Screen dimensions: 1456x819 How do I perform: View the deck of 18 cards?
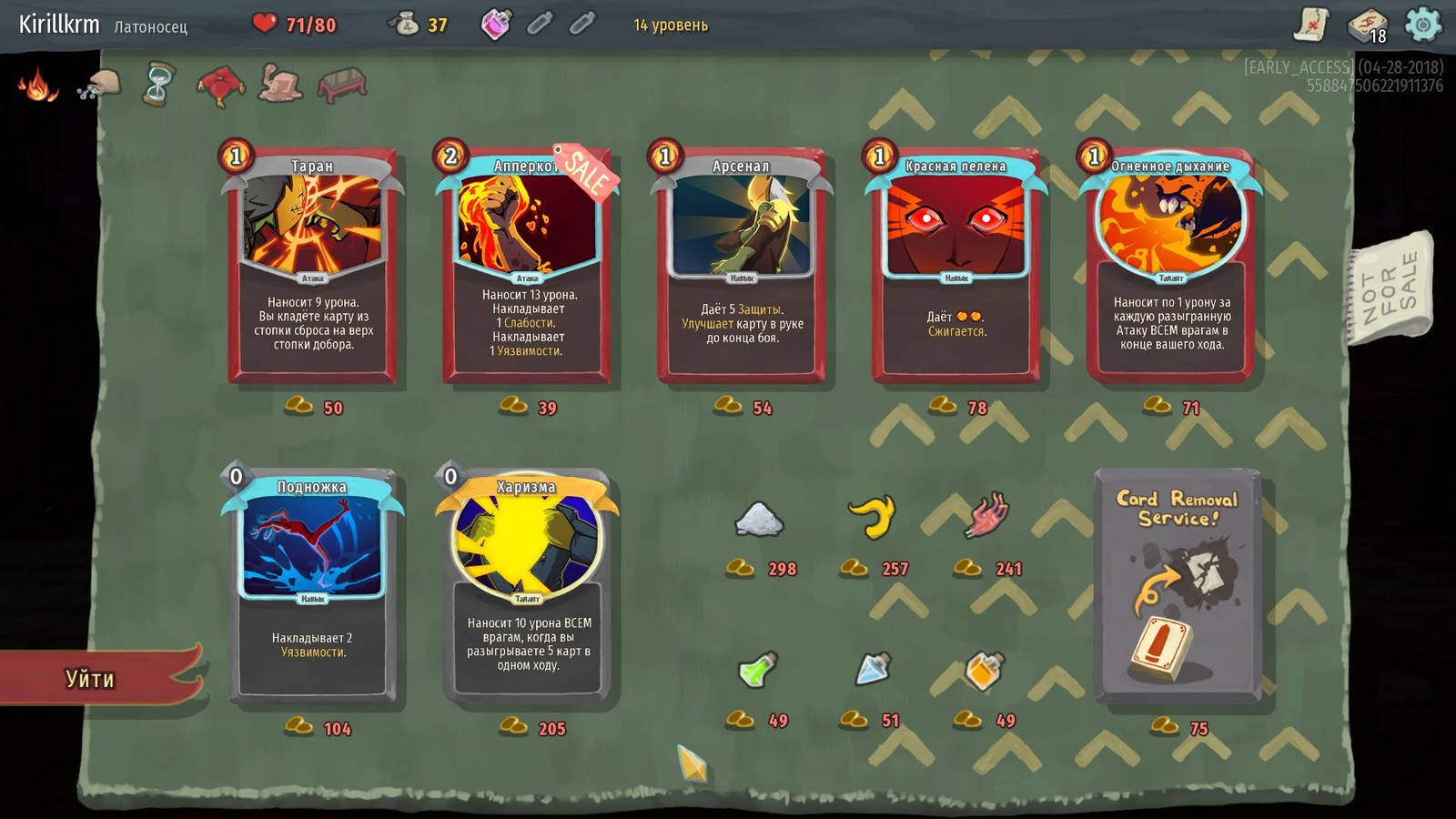pyautogui.click(x=1367, y=25)
